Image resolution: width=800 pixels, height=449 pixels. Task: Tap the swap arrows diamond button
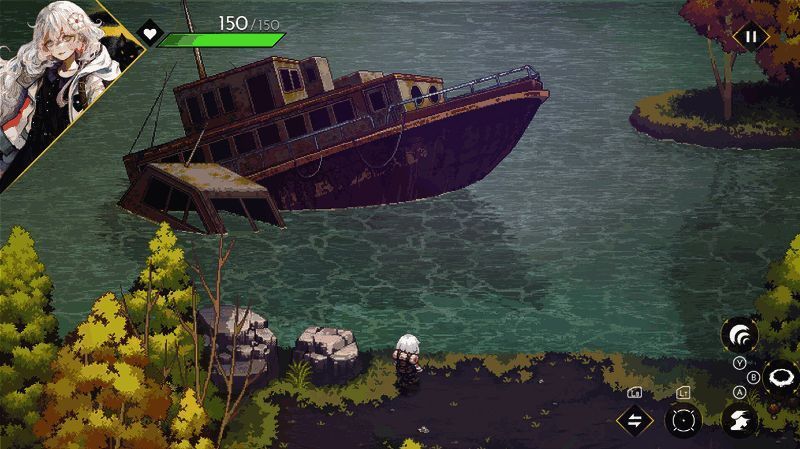pyautogui.click(x=634, y=420)
